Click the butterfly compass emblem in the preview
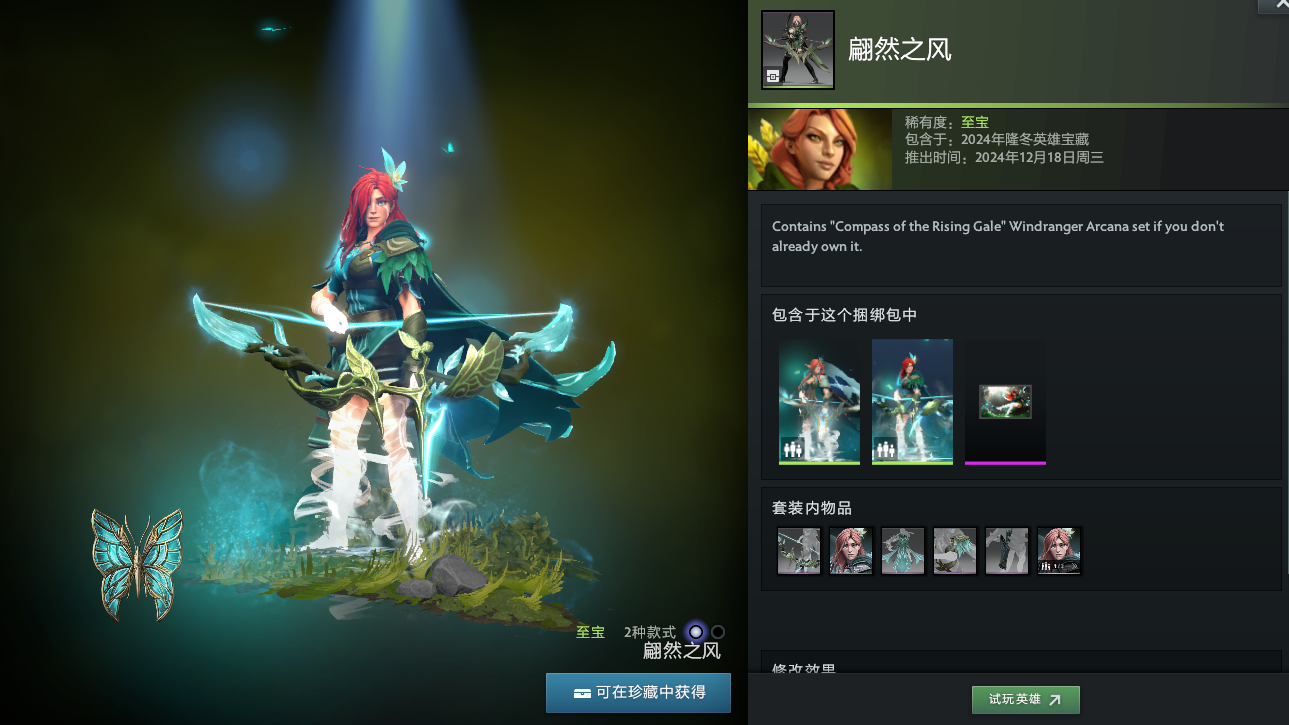Screen dimensions: 1289x725 pos(138,563)
